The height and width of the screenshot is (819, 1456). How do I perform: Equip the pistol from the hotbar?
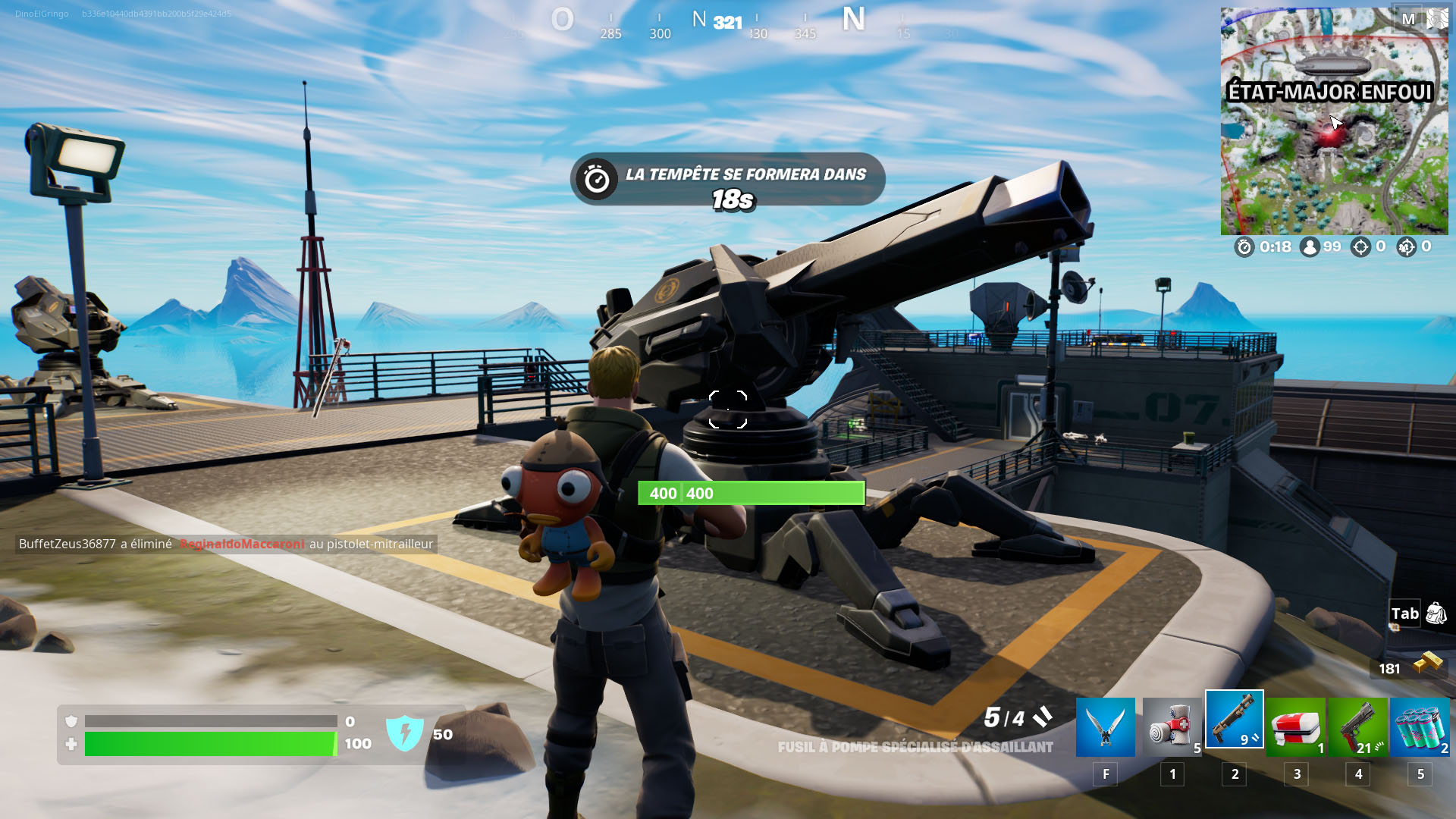click(x=1357, y=726)
